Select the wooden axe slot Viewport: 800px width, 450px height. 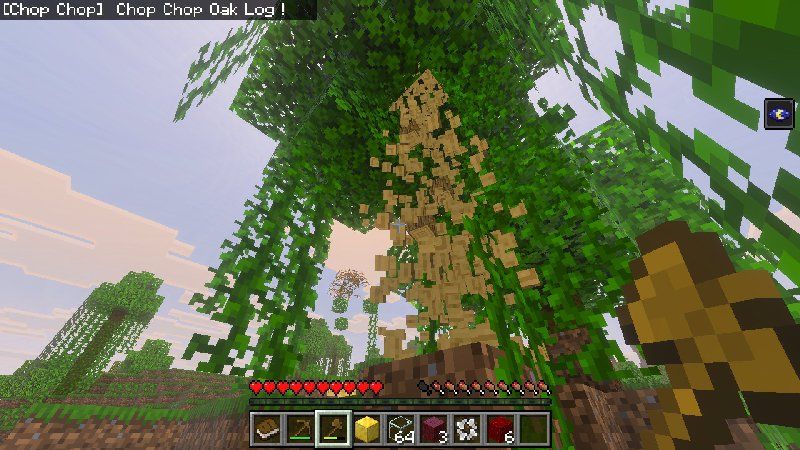333,430
